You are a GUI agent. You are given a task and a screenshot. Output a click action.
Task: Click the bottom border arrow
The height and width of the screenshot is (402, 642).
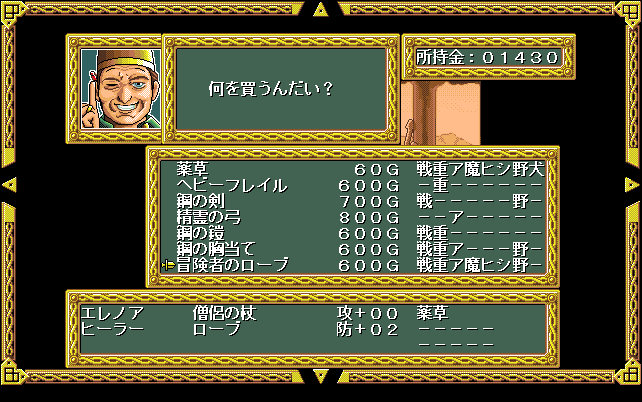[320, 377]
